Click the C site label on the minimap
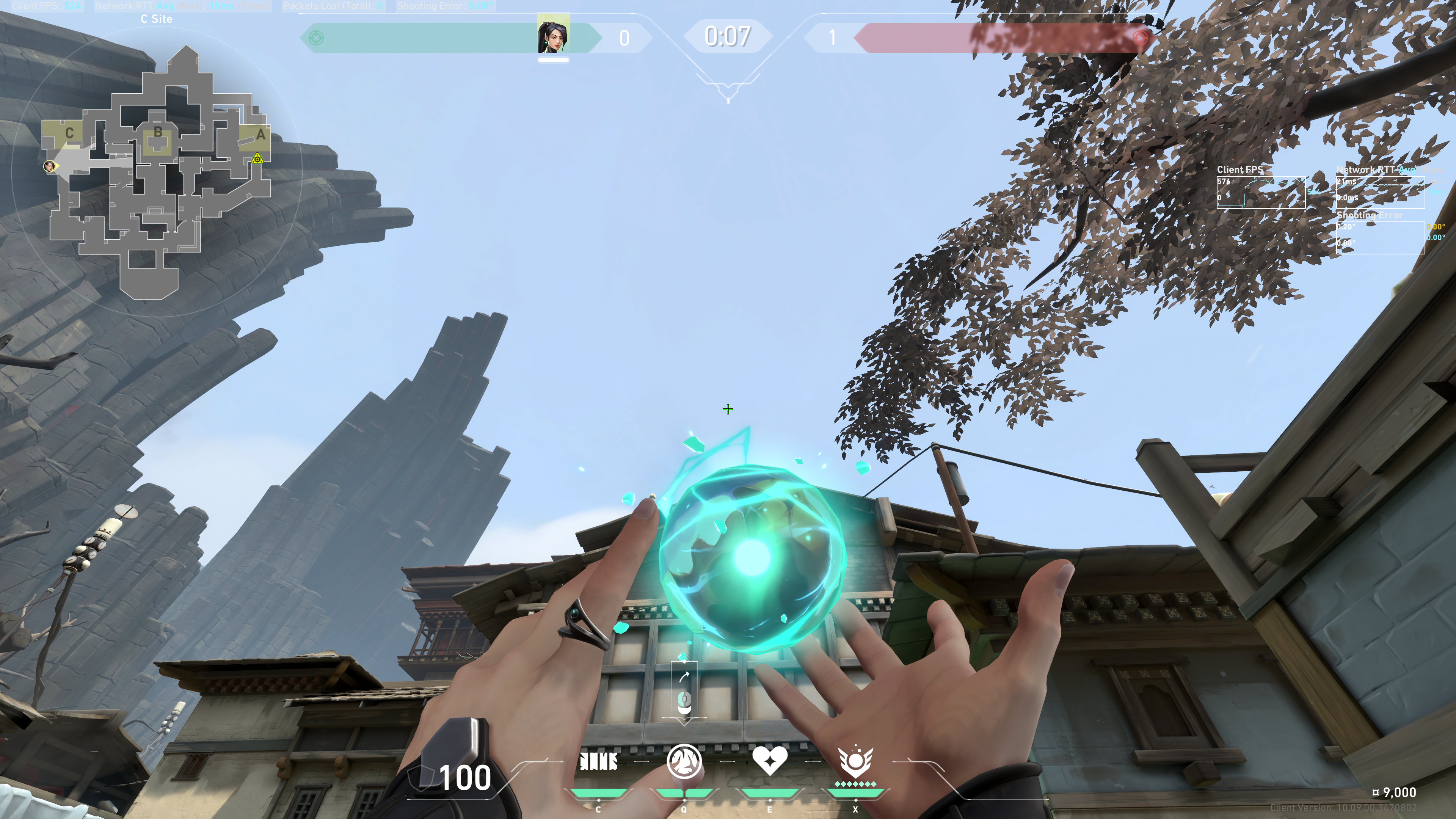This screenshot has width=1456, height=819. (69, 133)
